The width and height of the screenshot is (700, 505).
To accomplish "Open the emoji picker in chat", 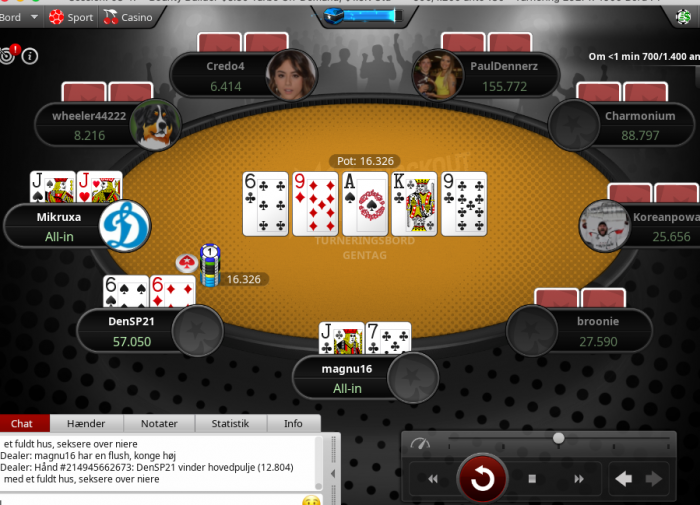I will [x=311, y=499].
